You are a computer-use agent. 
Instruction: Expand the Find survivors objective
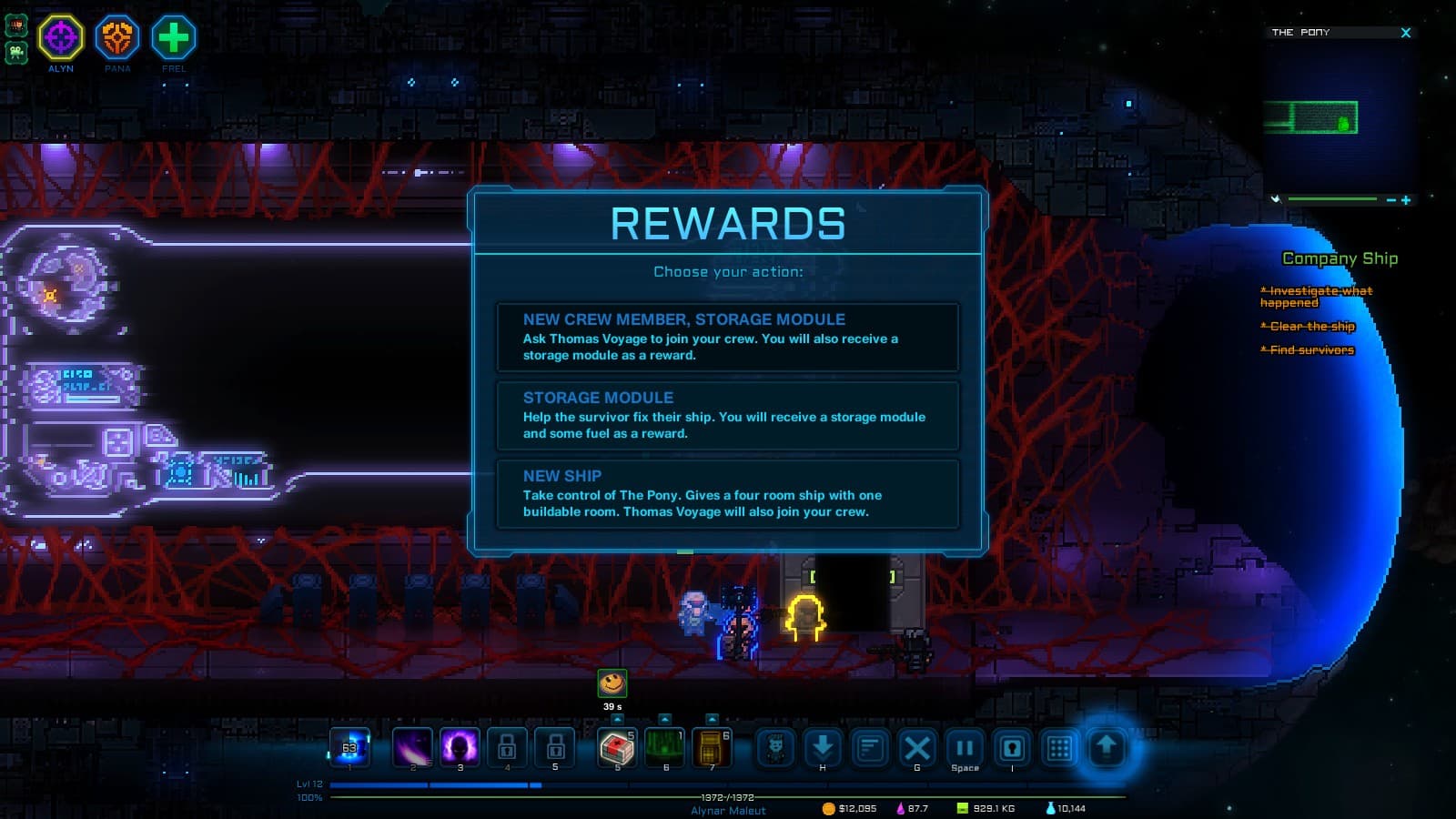point(1309,349)
